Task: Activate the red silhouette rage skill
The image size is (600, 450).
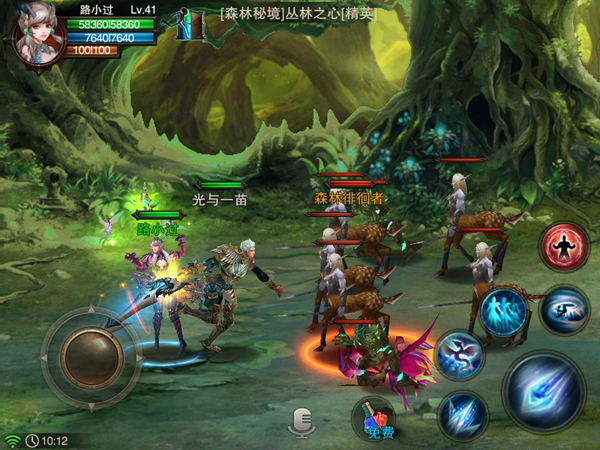Action: [x=563, y=247]
